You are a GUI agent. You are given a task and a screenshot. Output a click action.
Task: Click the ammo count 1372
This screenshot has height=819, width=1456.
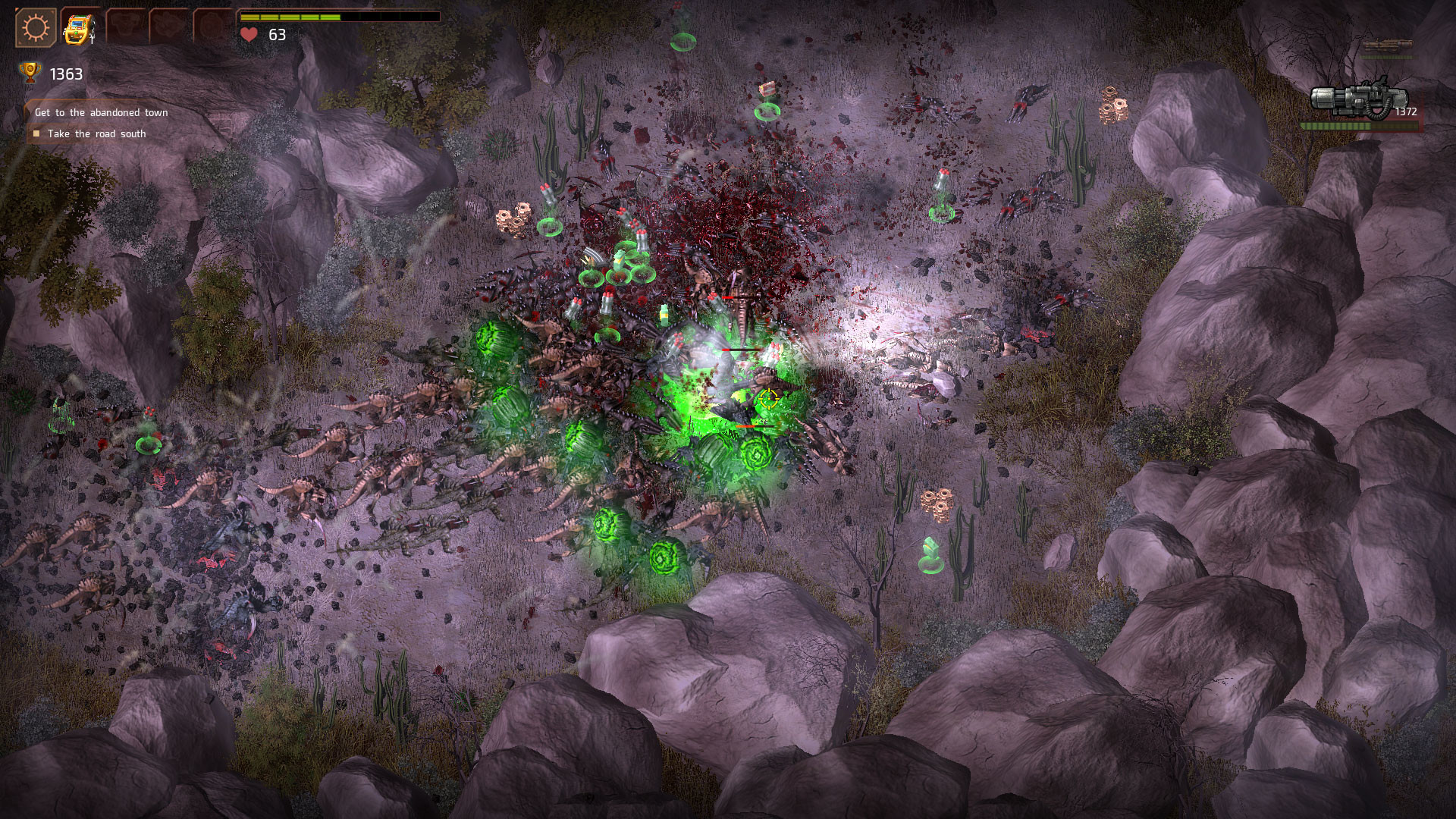[x=1407, y=111]
